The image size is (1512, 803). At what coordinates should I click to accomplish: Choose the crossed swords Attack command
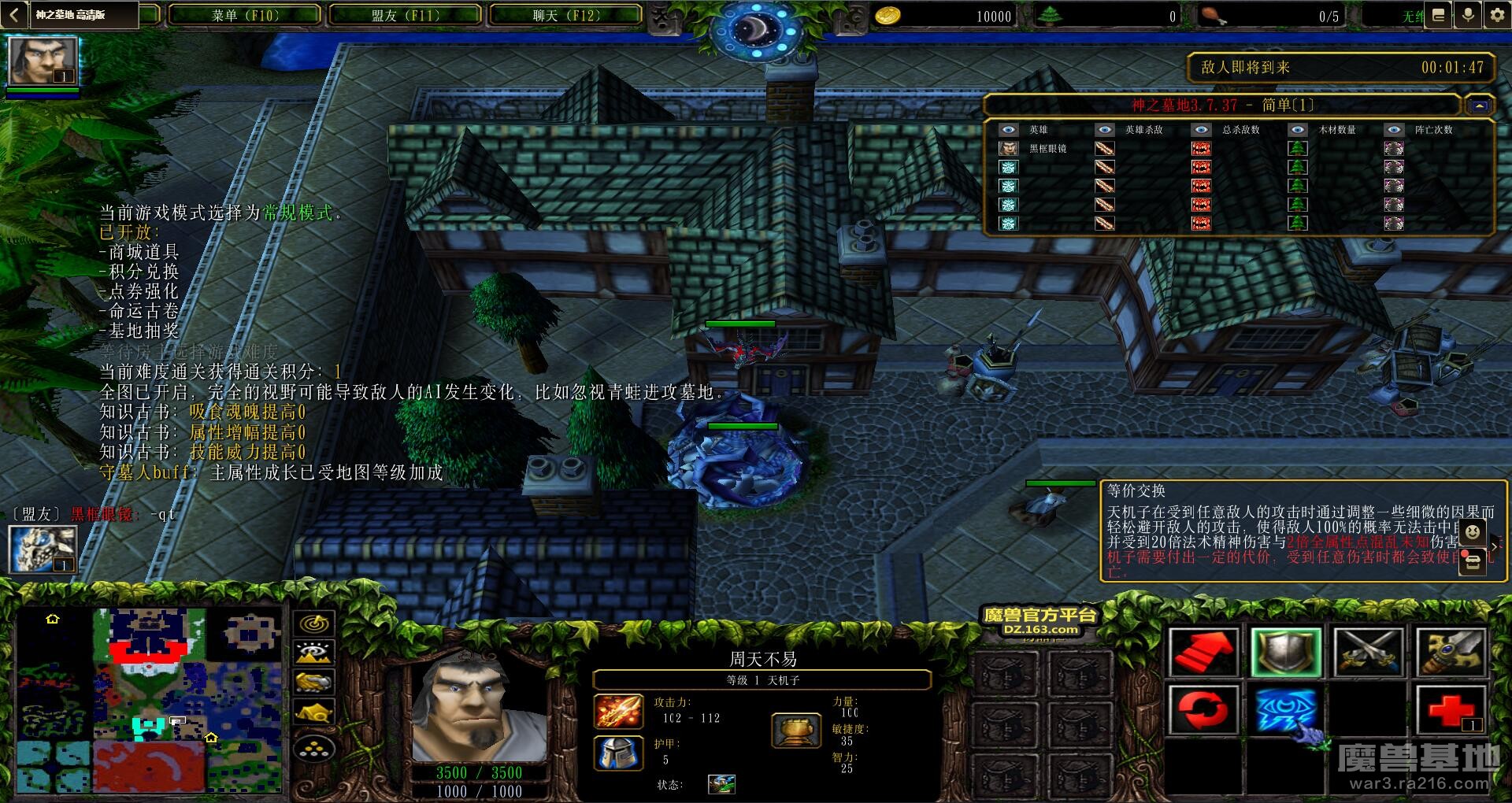coord(1369,652)
